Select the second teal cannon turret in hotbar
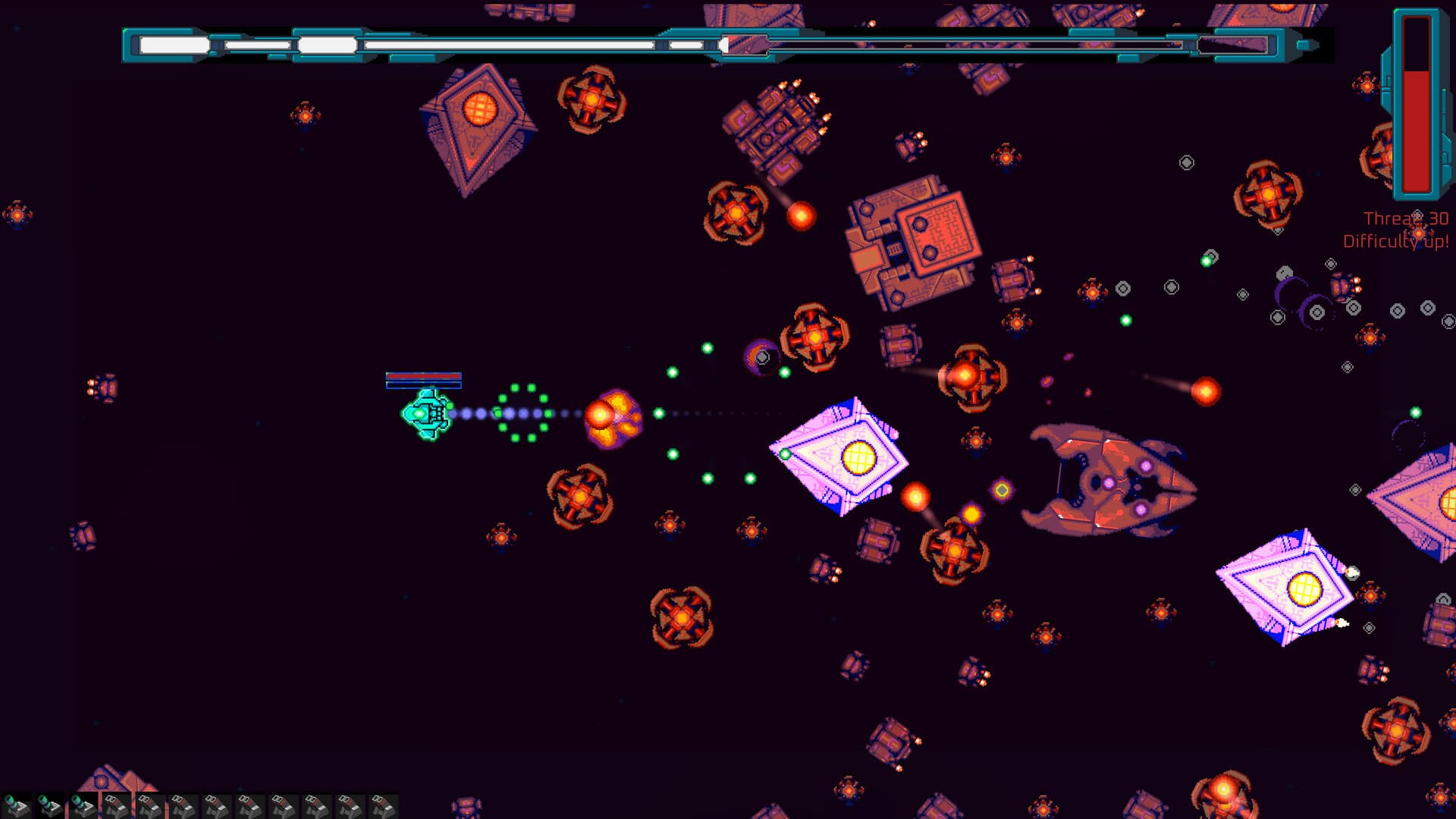 click(x=51, y=802)
